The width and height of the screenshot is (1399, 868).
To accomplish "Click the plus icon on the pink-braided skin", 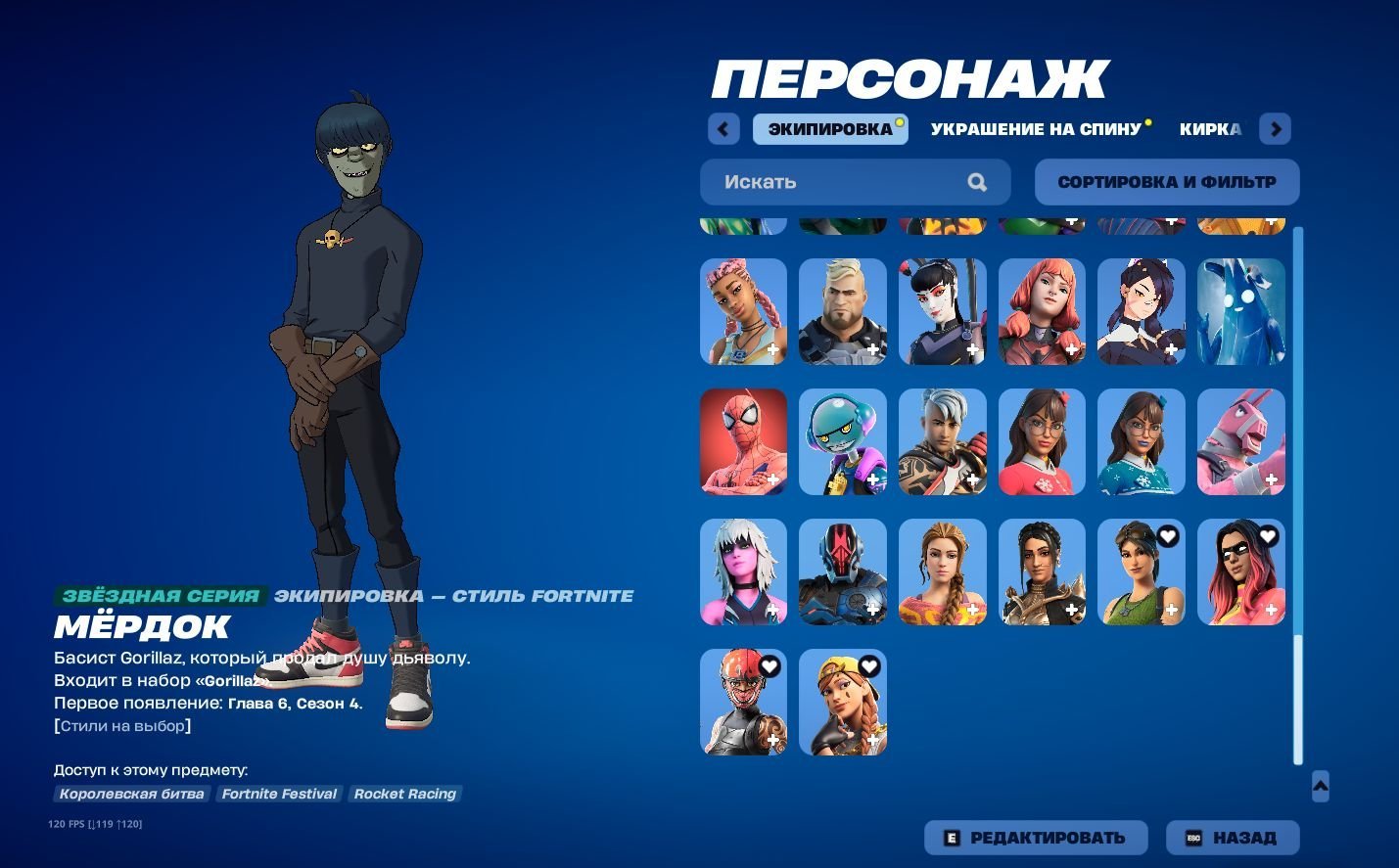I will click(773, 349).
